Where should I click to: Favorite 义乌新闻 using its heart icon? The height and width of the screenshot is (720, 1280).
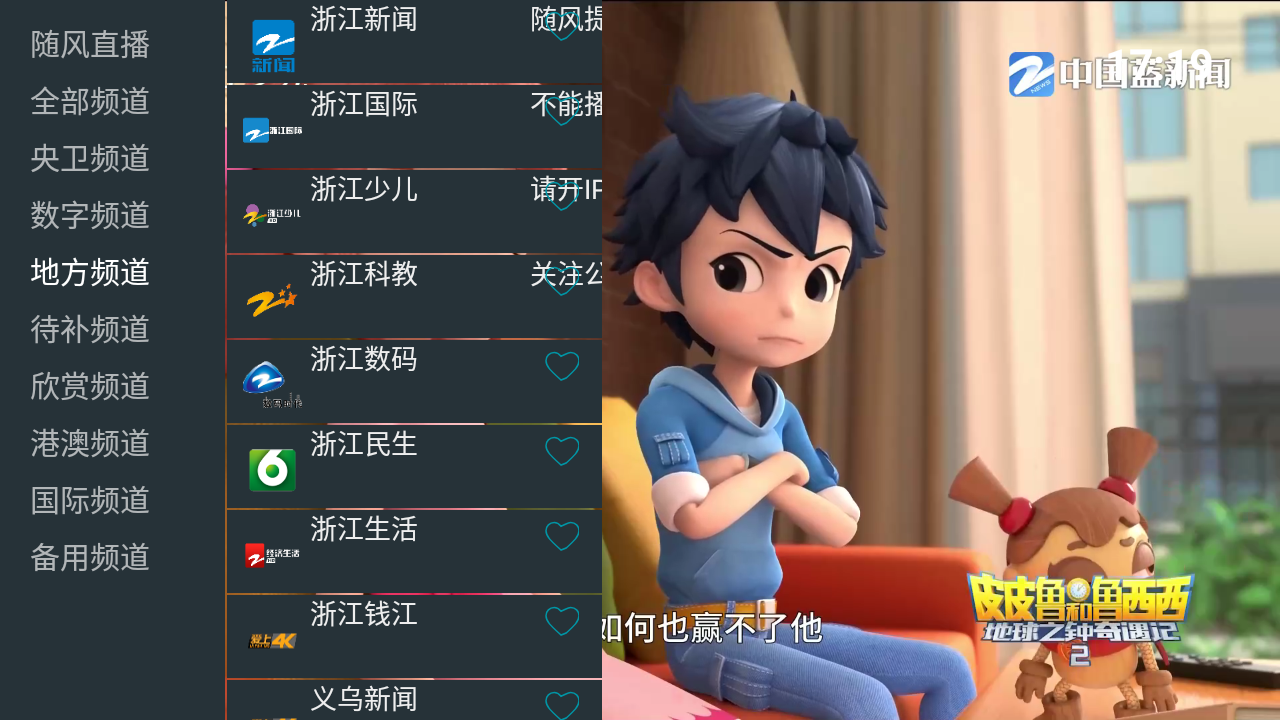[562, 706]
